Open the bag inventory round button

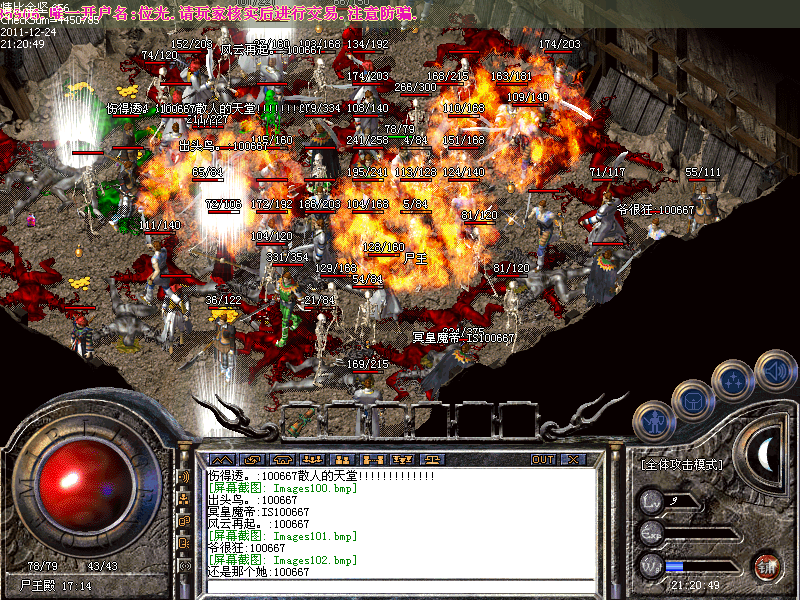point(693,399)
